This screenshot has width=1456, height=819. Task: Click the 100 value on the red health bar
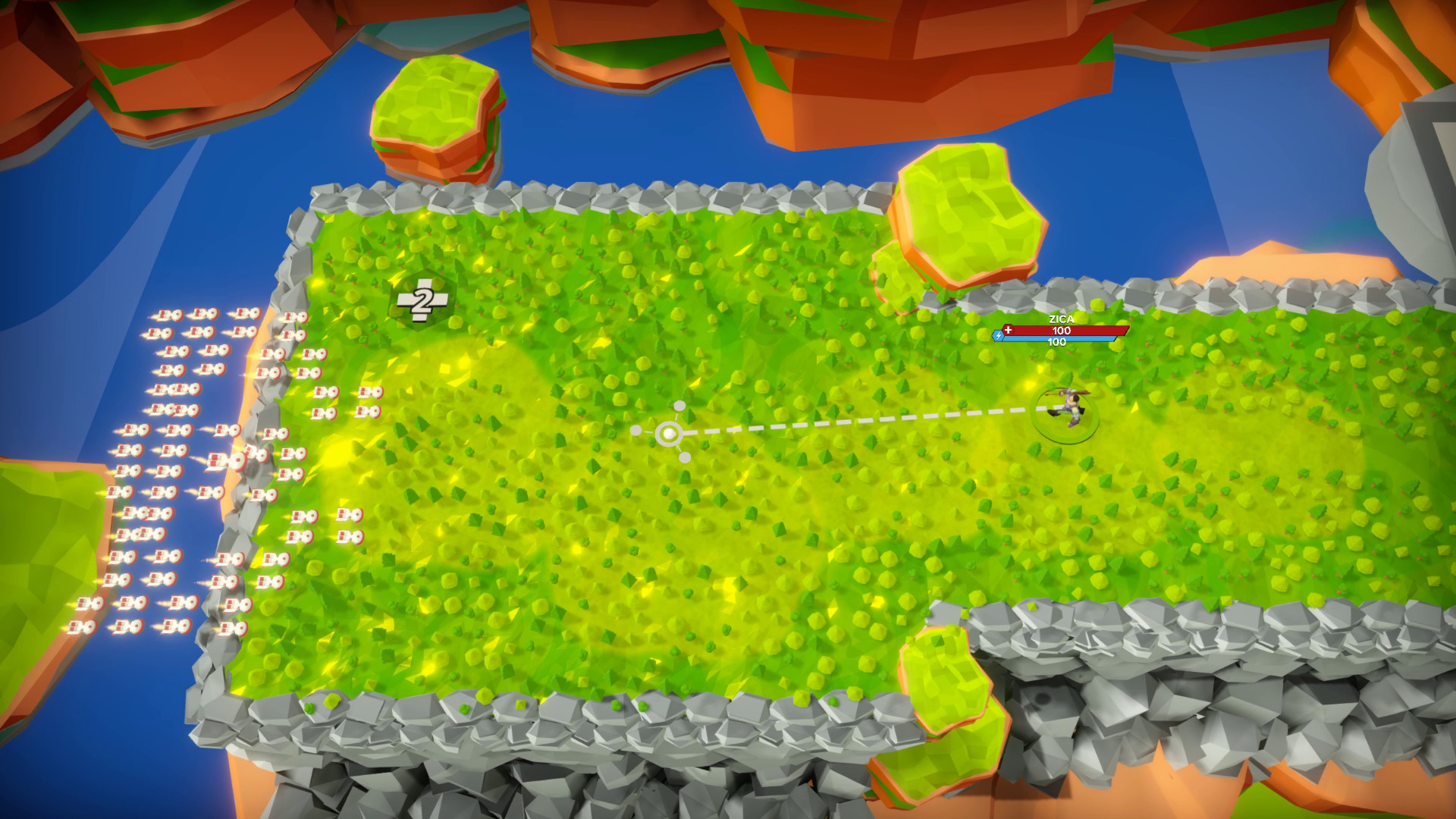[x=1061, y=330]
